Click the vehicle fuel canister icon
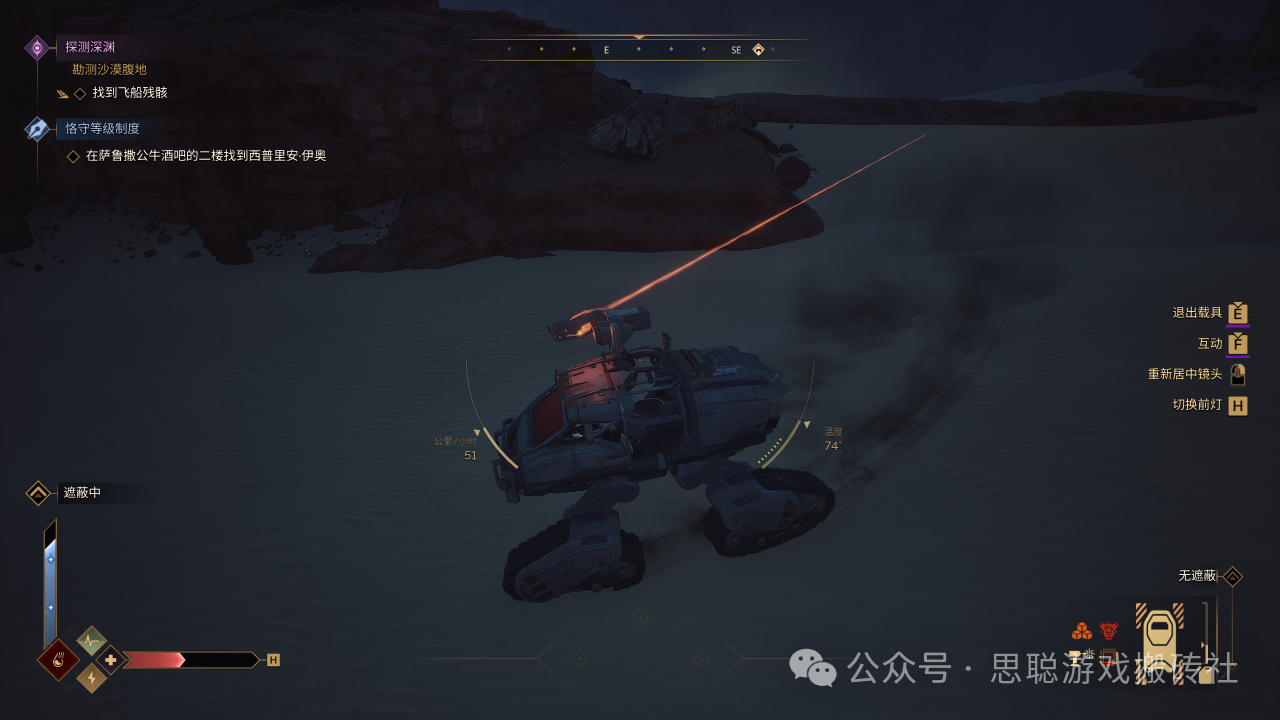 tap(1206, 674)
